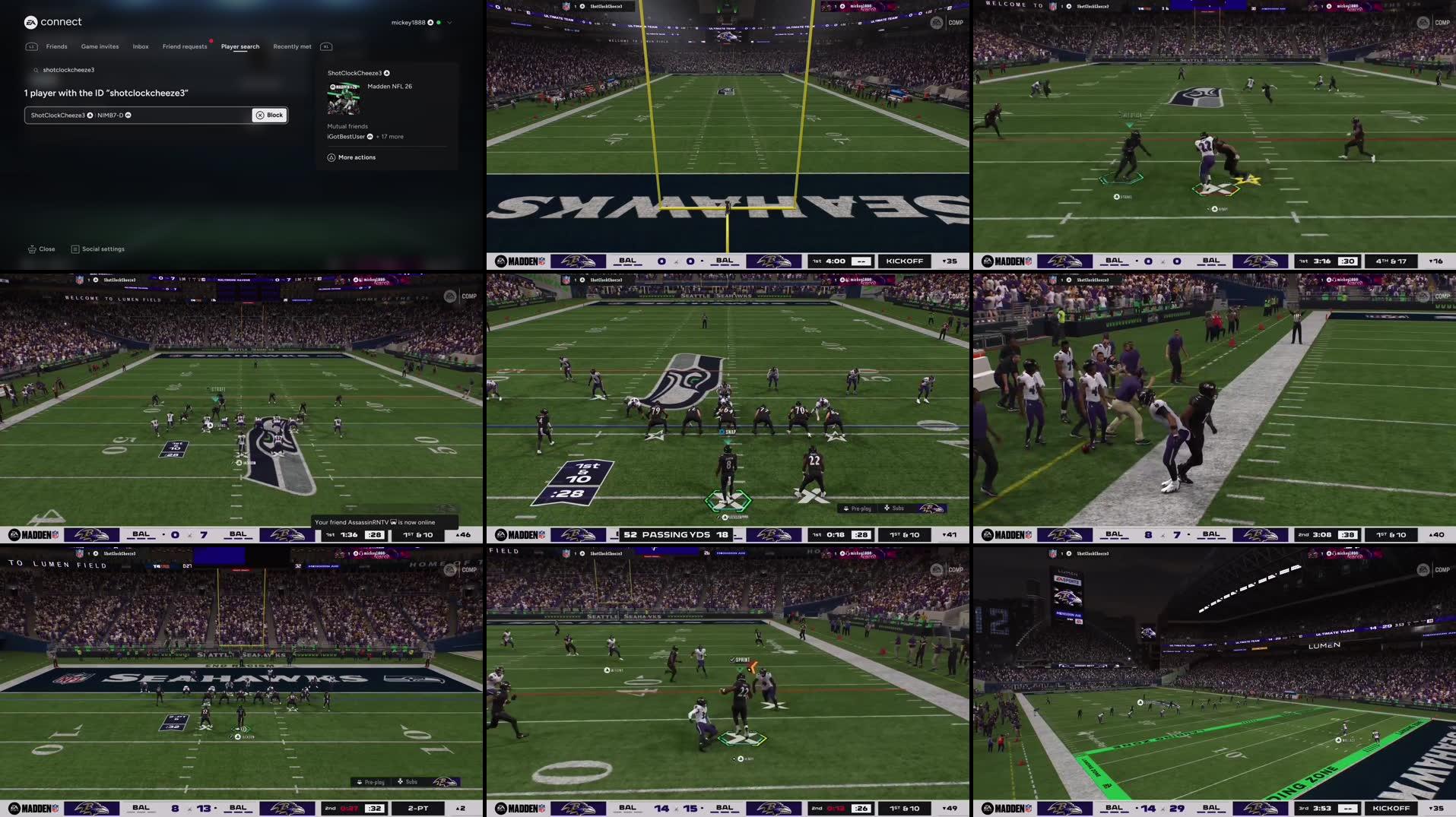Image resolution: width=1456 pixels, height=817 pixels.
Task: Expand the mickey1888 account dropdown
Action: 449,23
